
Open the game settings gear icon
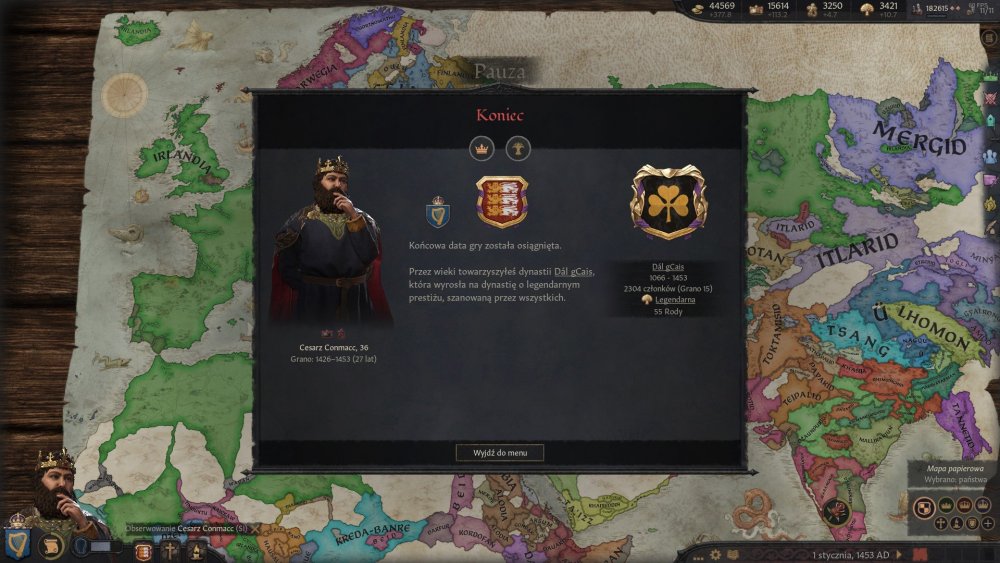click(x=715, y=554)
